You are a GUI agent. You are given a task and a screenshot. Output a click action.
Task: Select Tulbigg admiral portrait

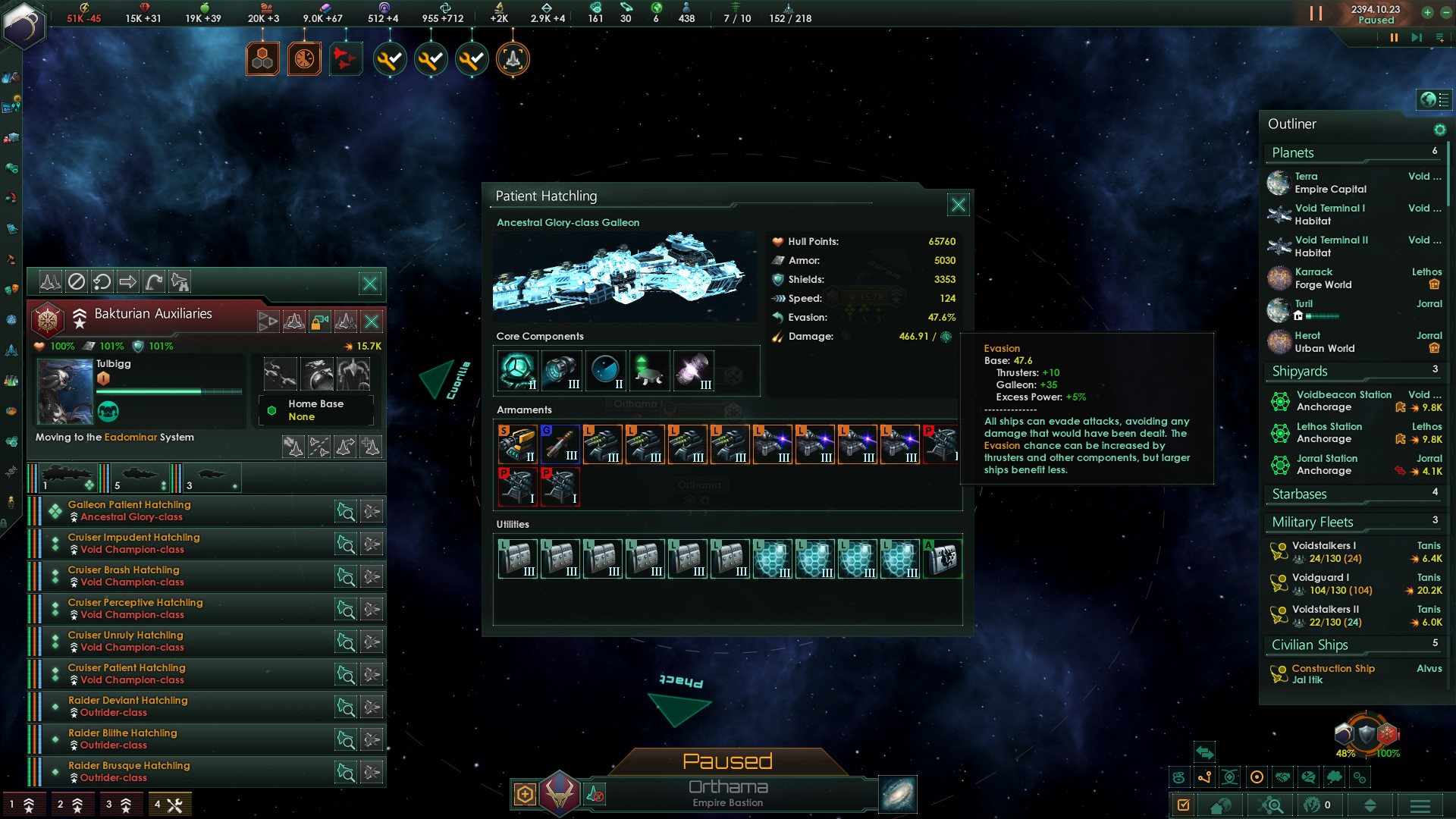pos(64,391)
